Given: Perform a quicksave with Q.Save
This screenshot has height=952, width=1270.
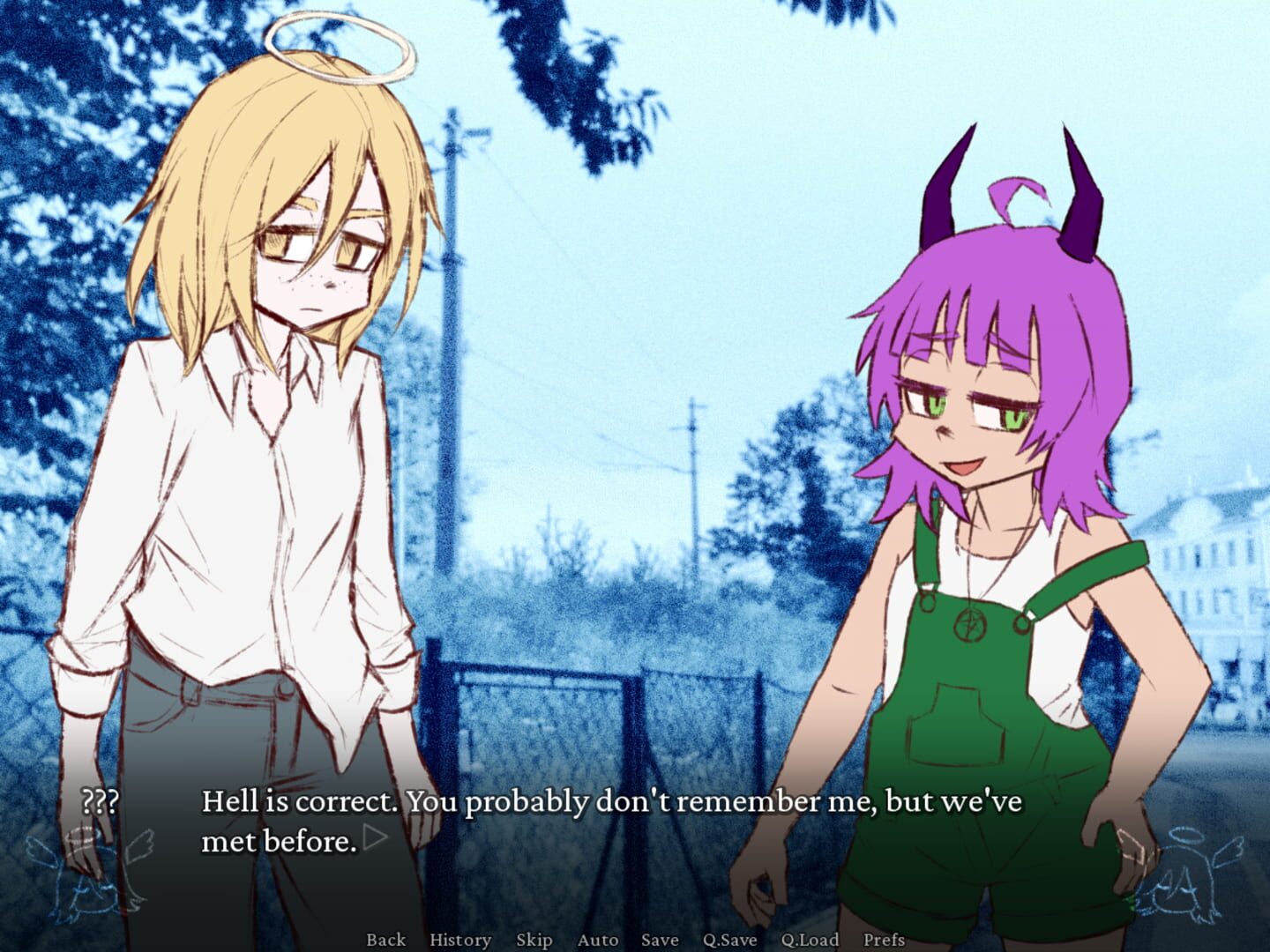Looking at the screenshot, I should click(728, 940).
